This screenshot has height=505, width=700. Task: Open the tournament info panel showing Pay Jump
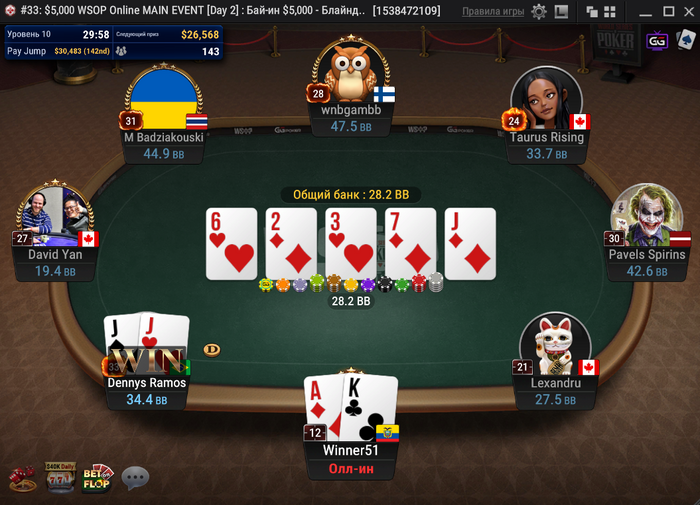[113, 42]
